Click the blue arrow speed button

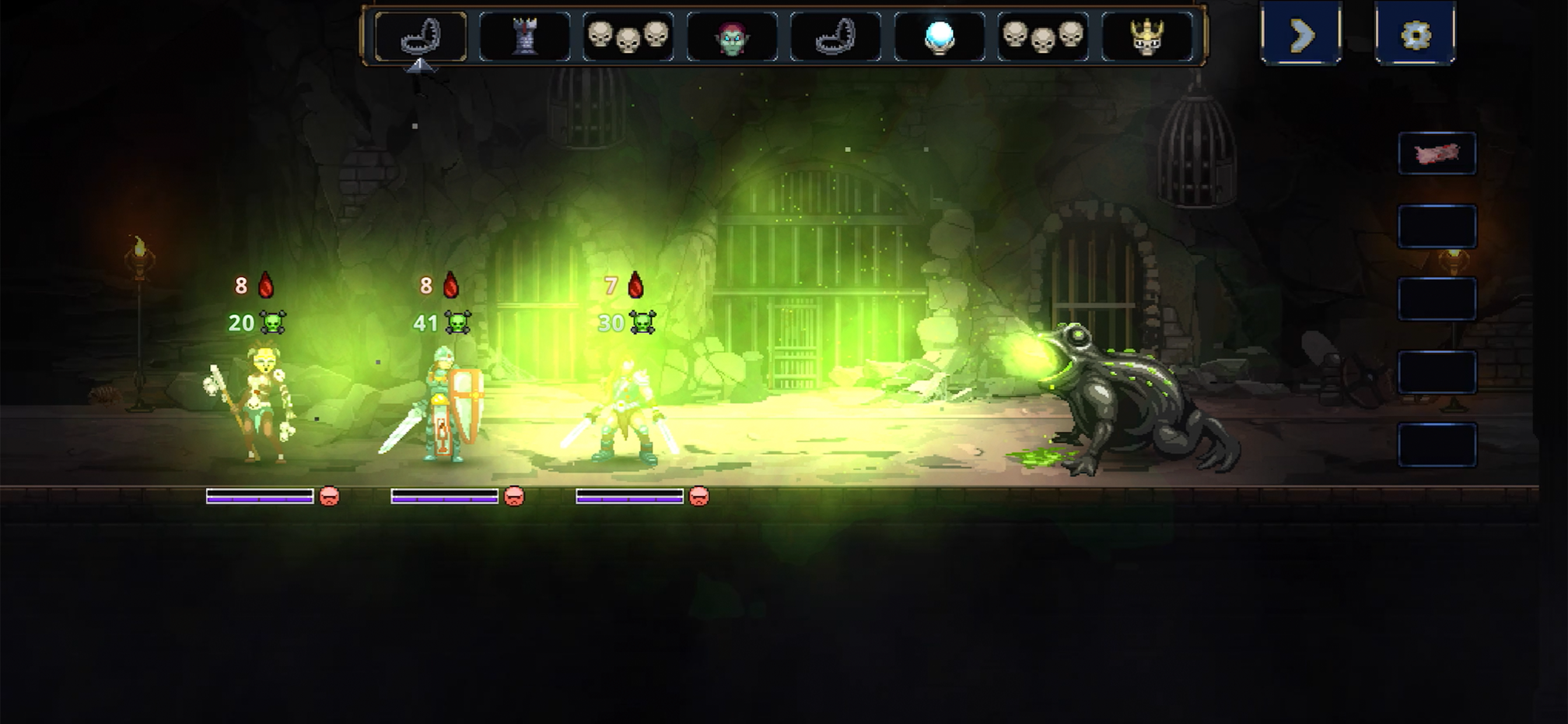(1301, 34)
